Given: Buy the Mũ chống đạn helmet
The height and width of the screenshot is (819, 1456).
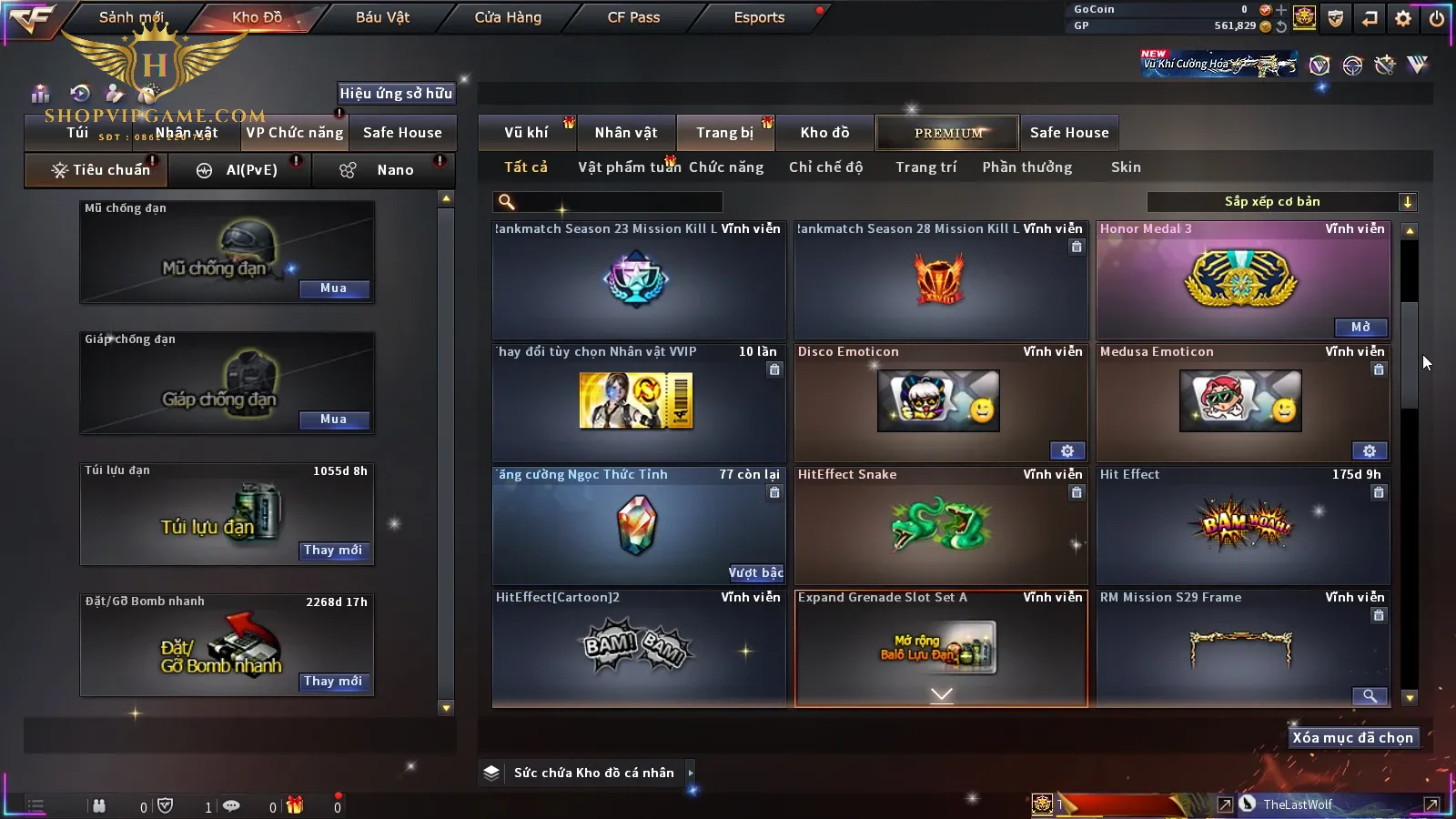Looking at the screenshot, I should pyautogui.click(x=333, y=288).
